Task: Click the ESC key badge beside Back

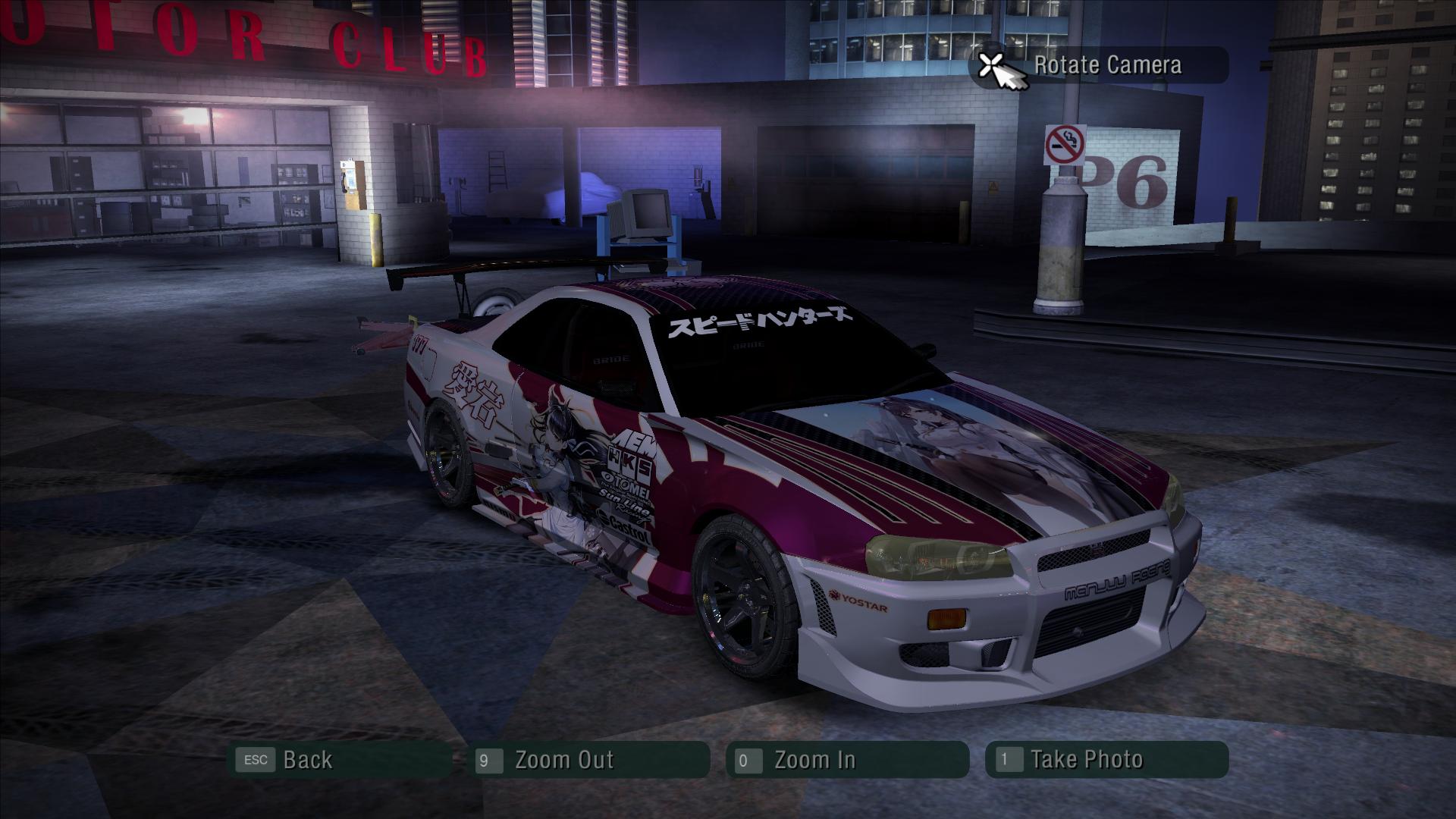Action: (x=255, y=760)
